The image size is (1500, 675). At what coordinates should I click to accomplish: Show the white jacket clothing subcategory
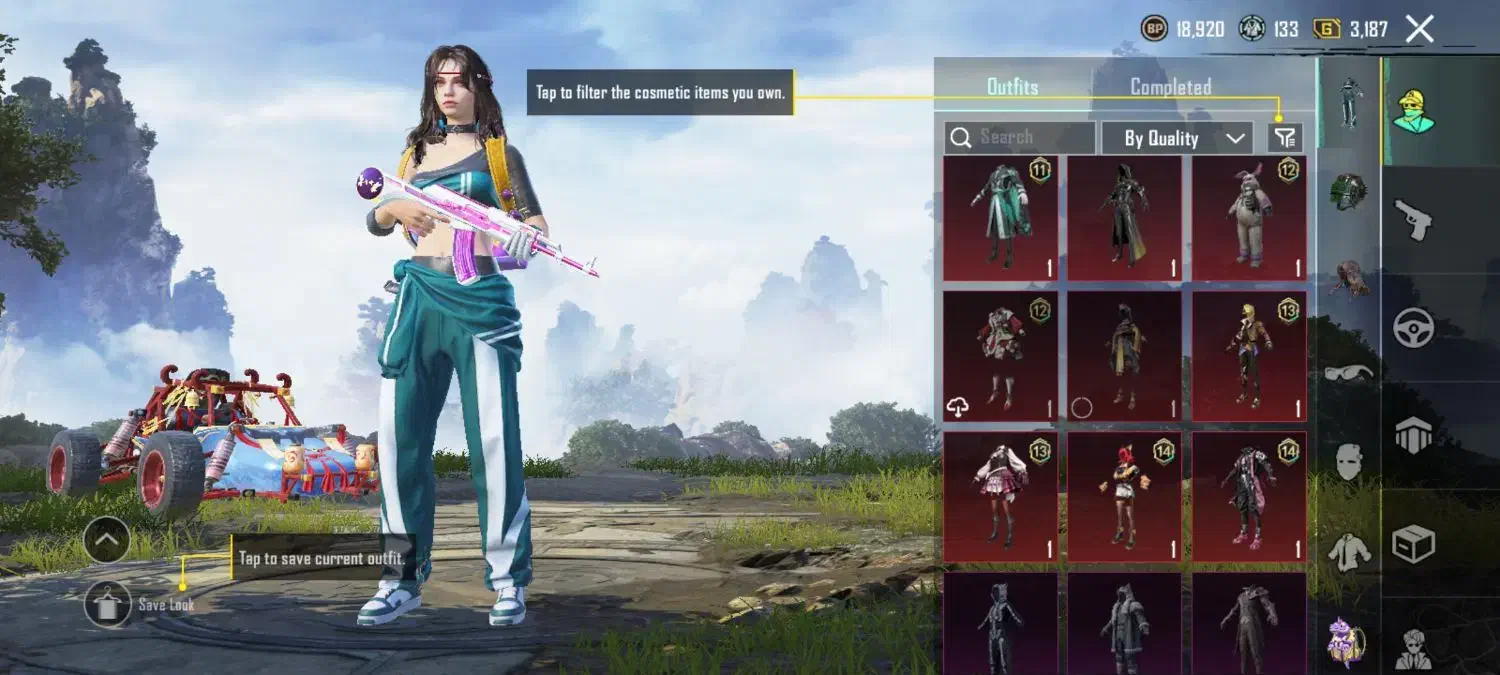1348,551
